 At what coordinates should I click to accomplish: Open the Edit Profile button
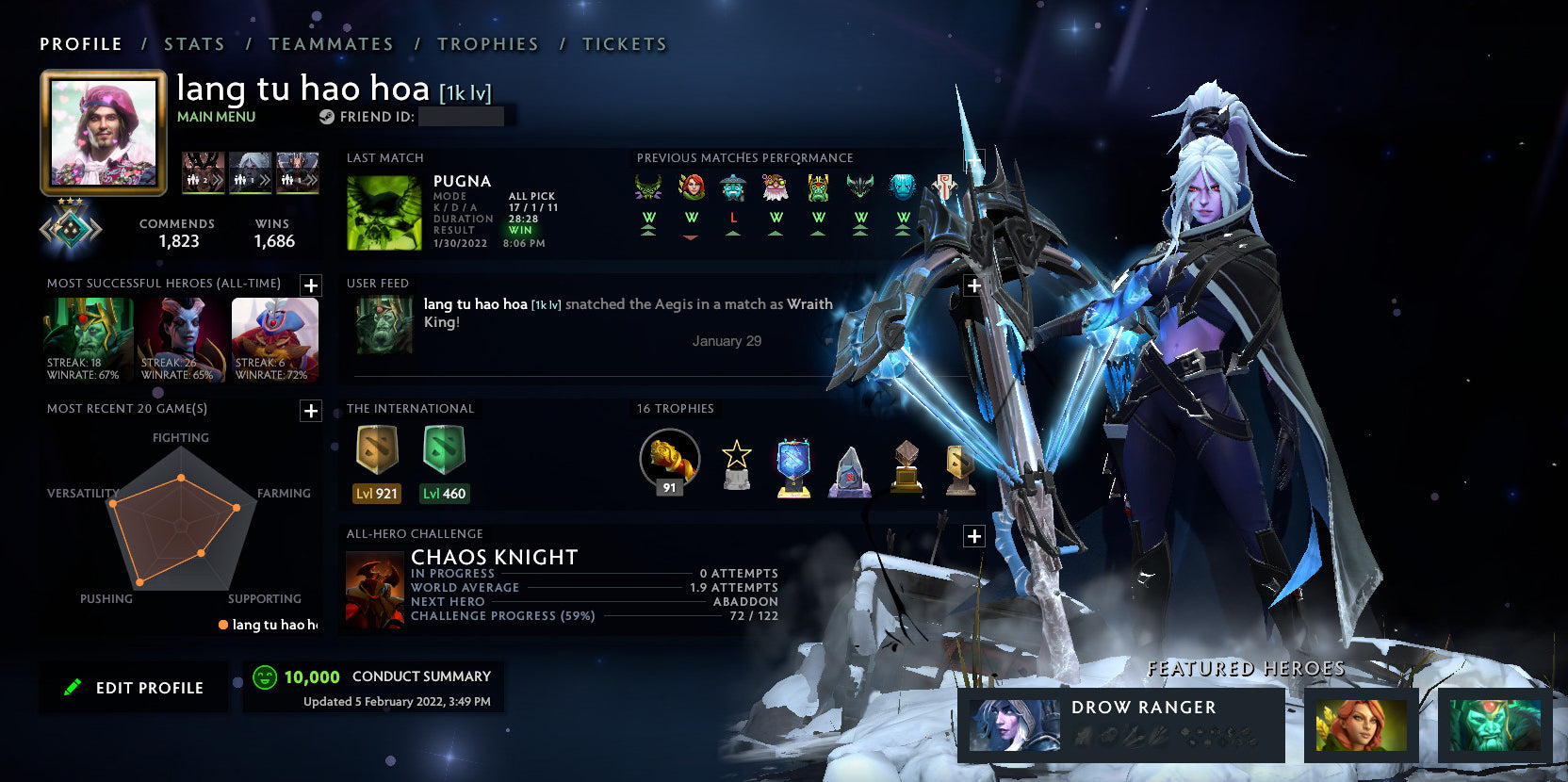pos(134,688)
